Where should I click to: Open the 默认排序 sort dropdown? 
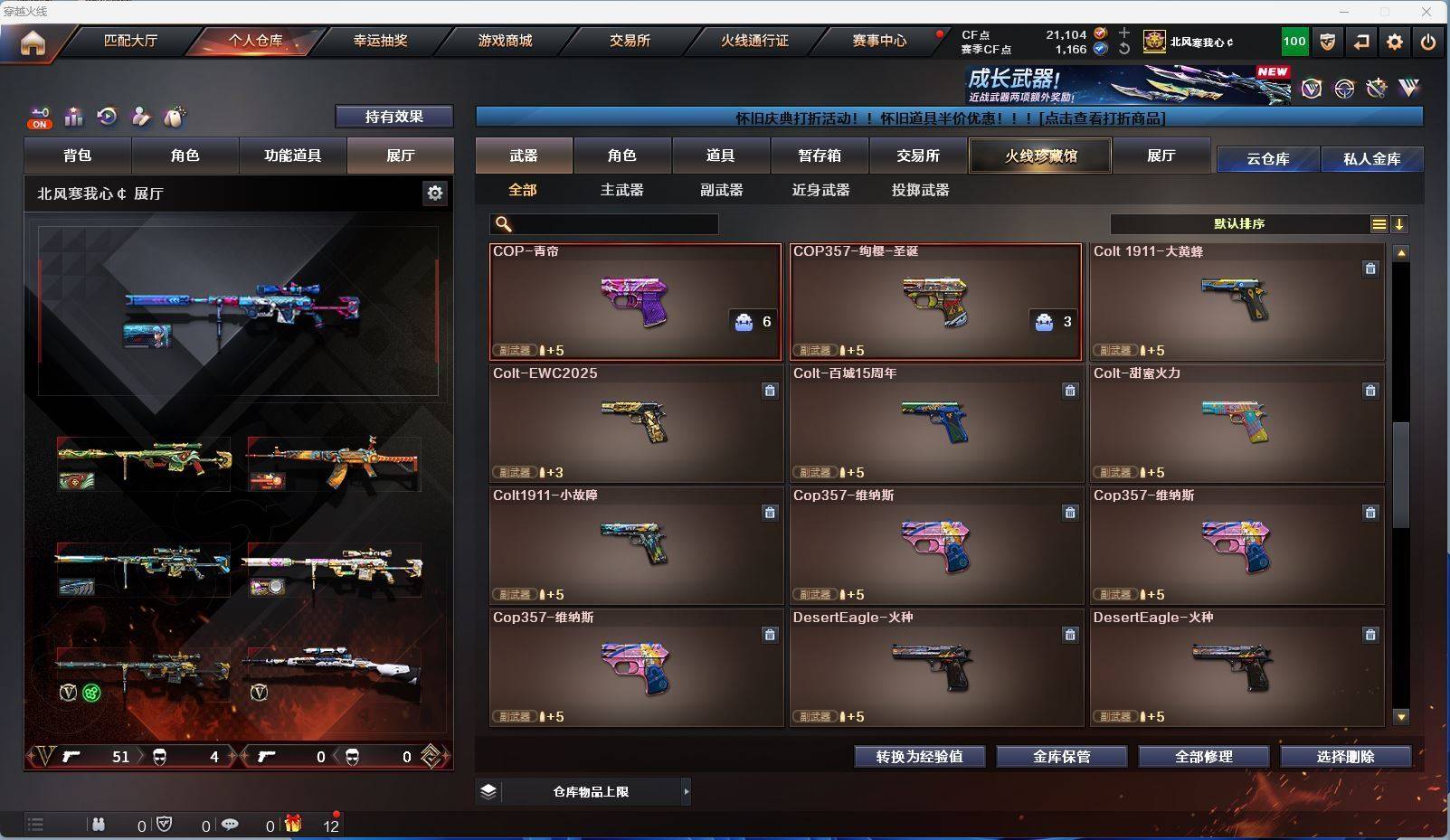point(1239,224)
